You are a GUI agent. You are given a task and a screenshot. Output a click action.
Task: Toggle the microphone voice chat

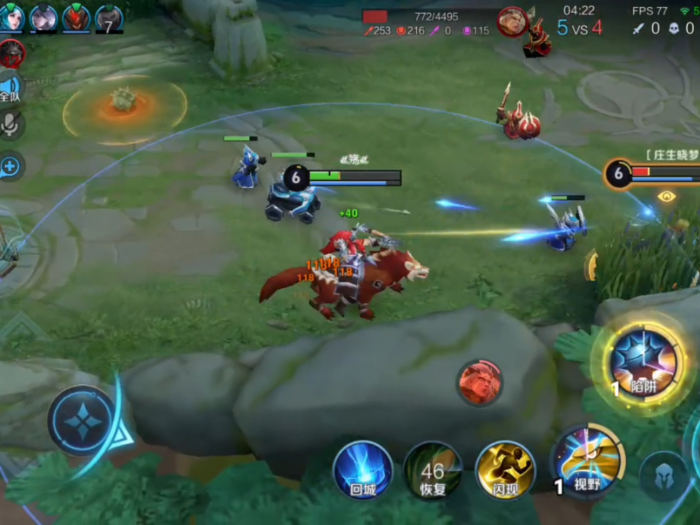[11, 124]
